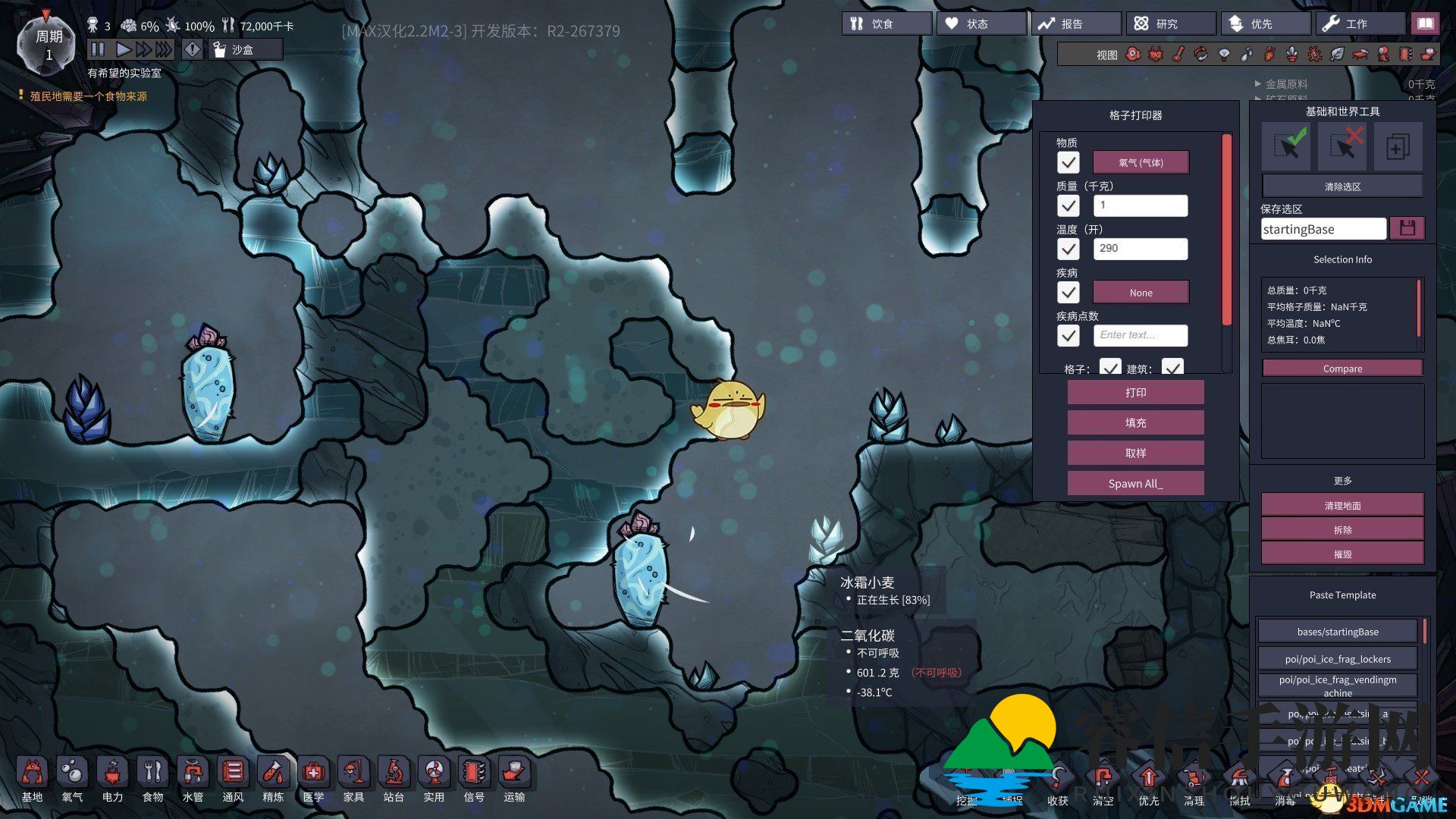Toggle the 沙盒 sandbox mode button
Image resolution: width=1456 pixels, height=819 pixels.
coord(245,49)
